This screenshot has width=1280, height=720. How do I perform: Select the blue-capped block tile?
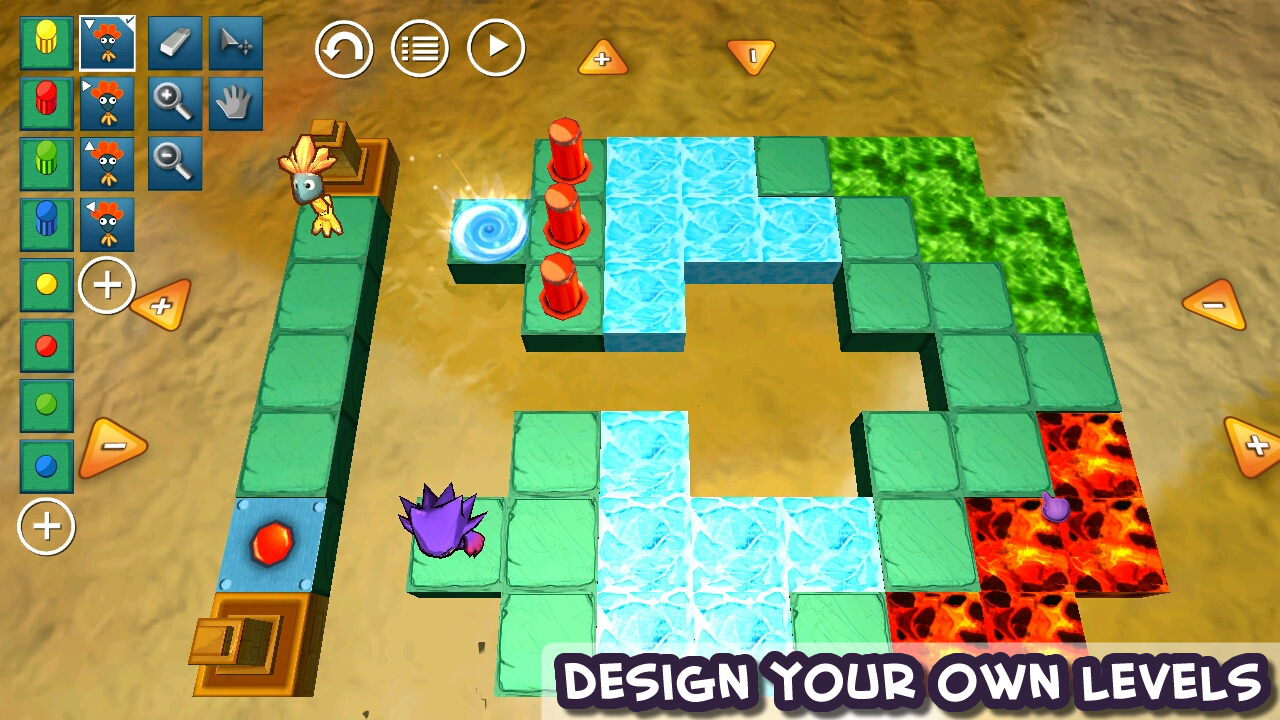(44, 224)
